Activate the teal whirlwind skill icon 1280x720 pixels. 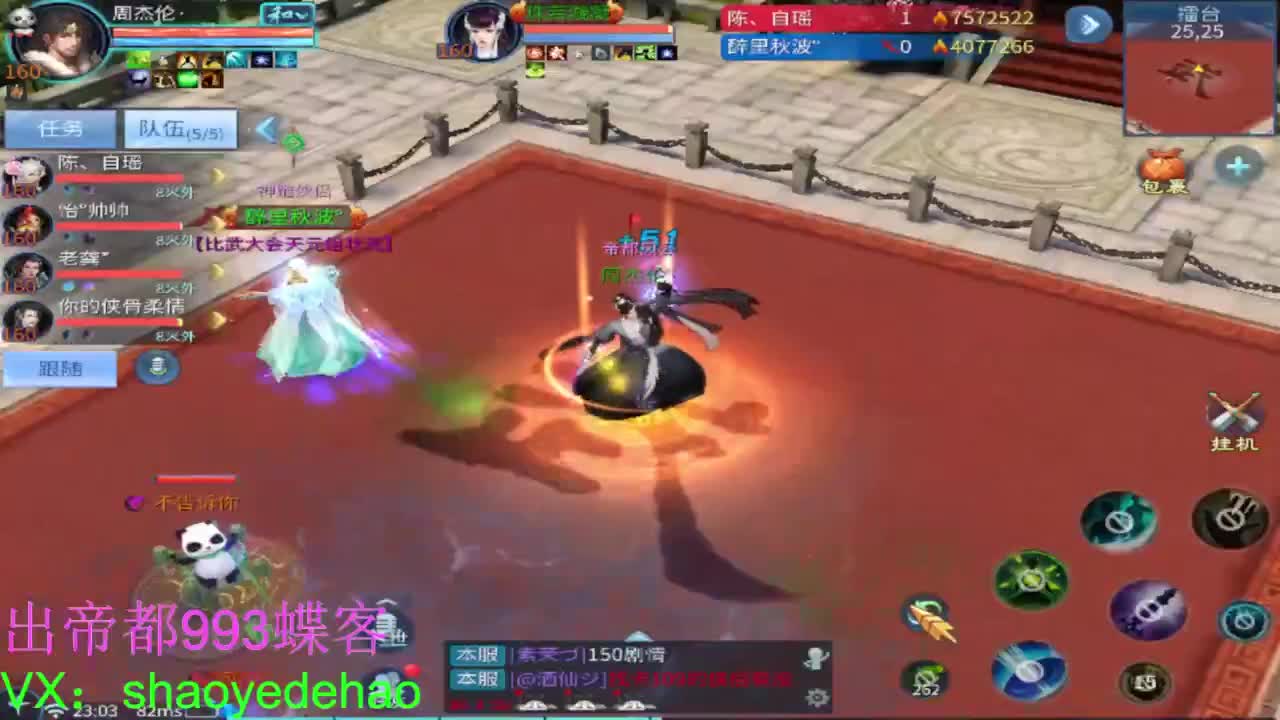1118,521
